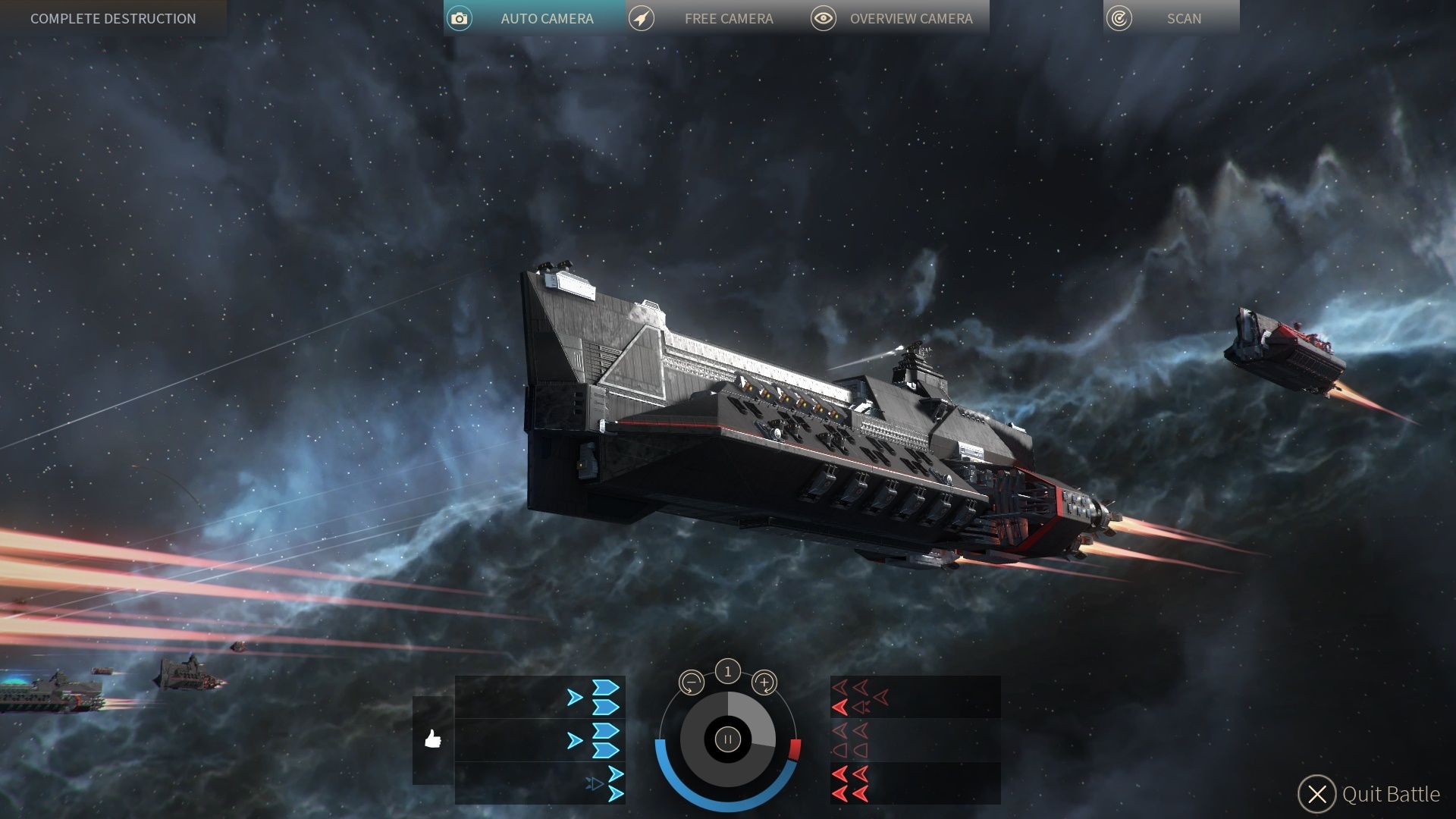
Task: Click the minus icon to decrease battle speed
Action: click(691, 682)
